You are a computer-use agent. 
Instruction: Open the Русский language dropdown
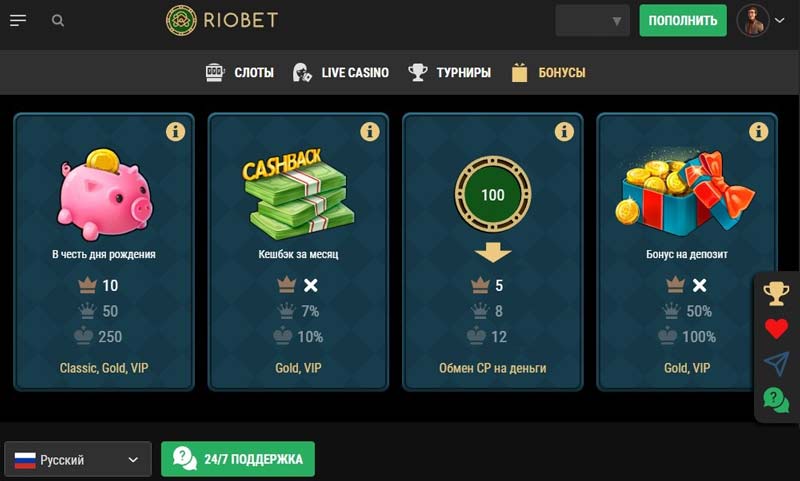coord(78,460)
